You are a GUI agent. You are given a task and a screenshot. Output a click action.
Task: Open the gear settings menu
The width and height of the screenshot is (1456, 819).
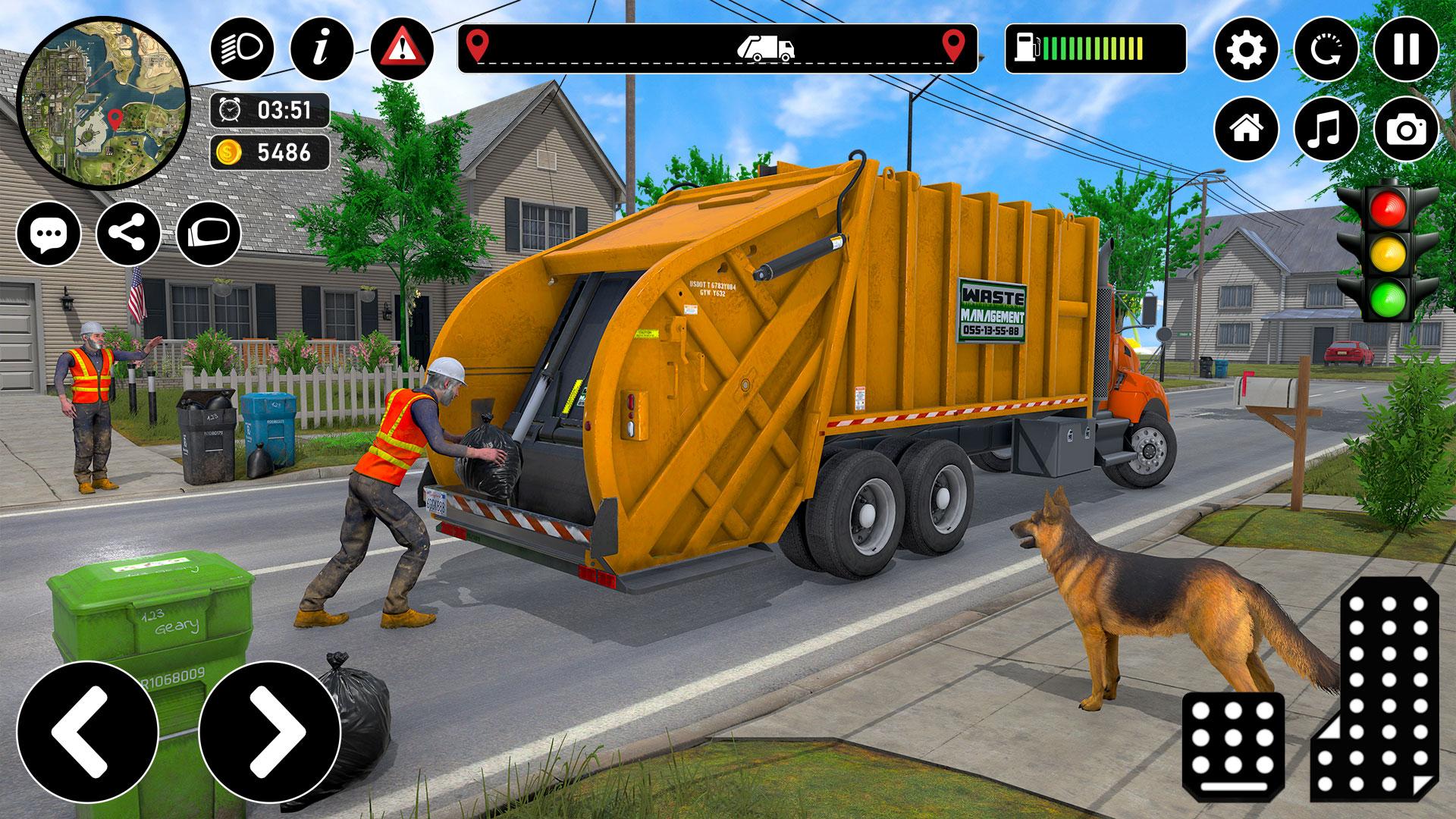click(1246, 49)
